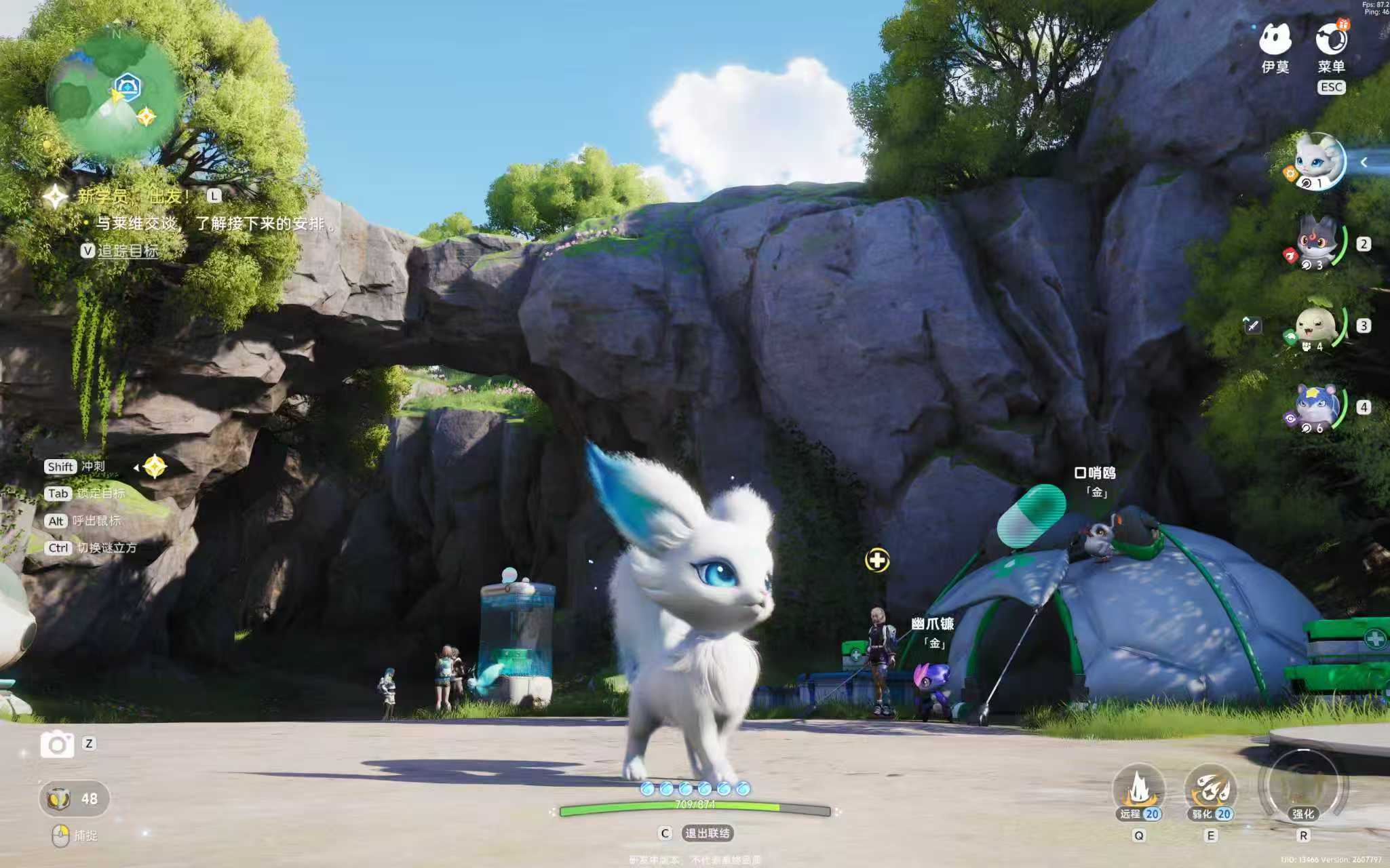This screenshot has width=1390, height=868.
Task: Switch to the blue star pet in slot 4
Action: point(1316,407)
